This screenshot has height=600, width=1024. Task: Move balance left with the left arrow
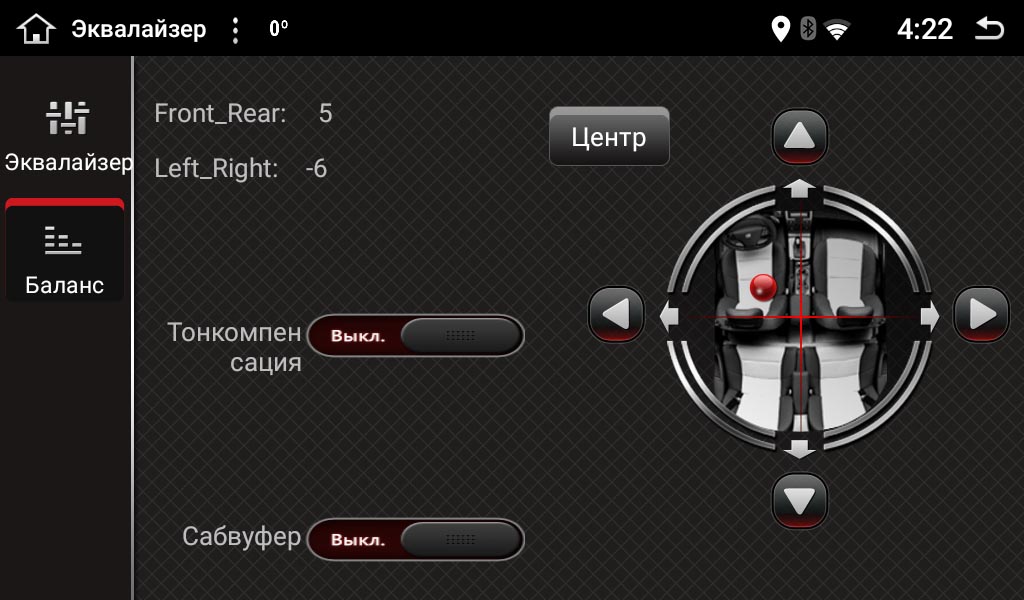pyautogui.click(x=616, y=315)
